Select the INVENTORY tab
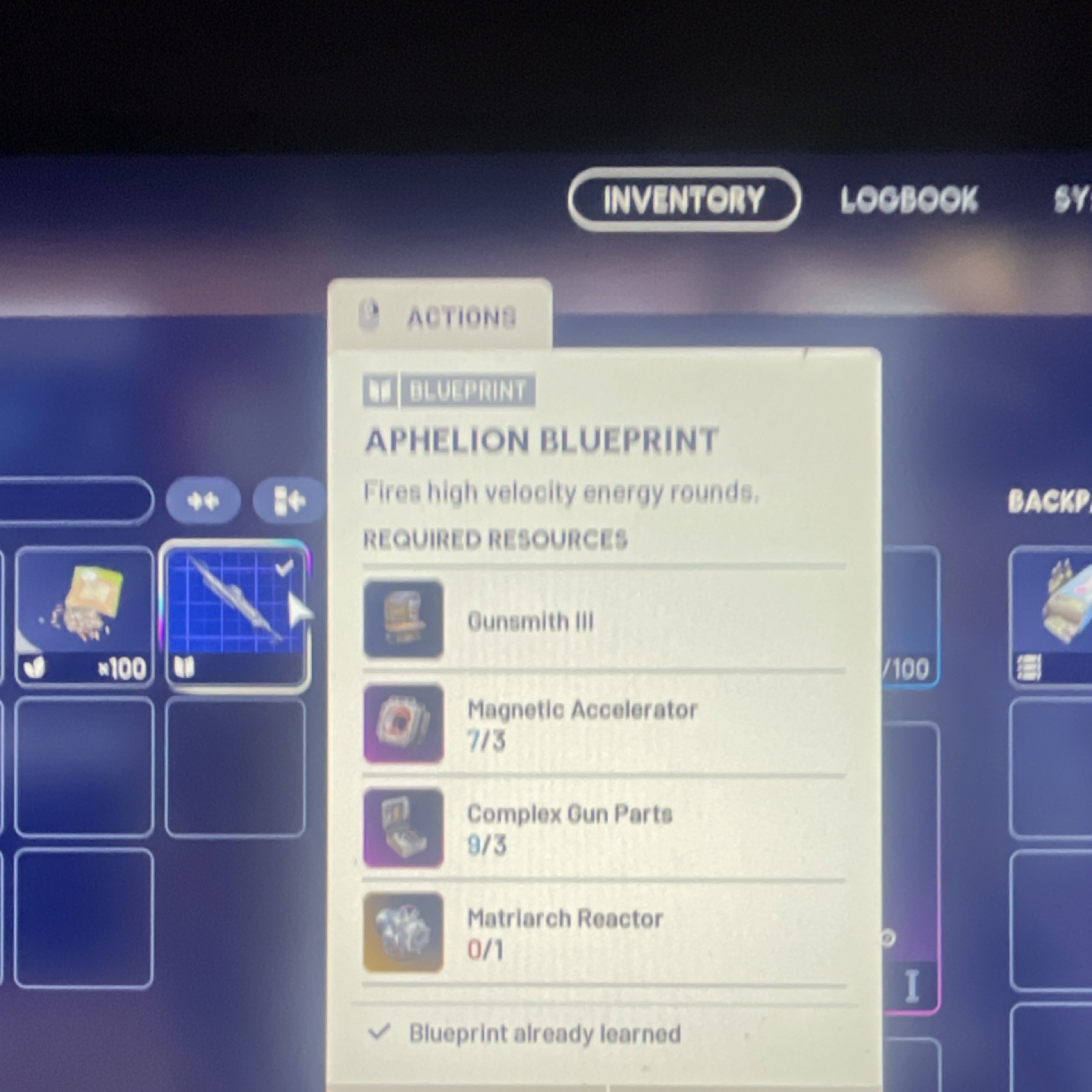Image resolution: width=1092 pixels, height=1092 pixels. 682,200
